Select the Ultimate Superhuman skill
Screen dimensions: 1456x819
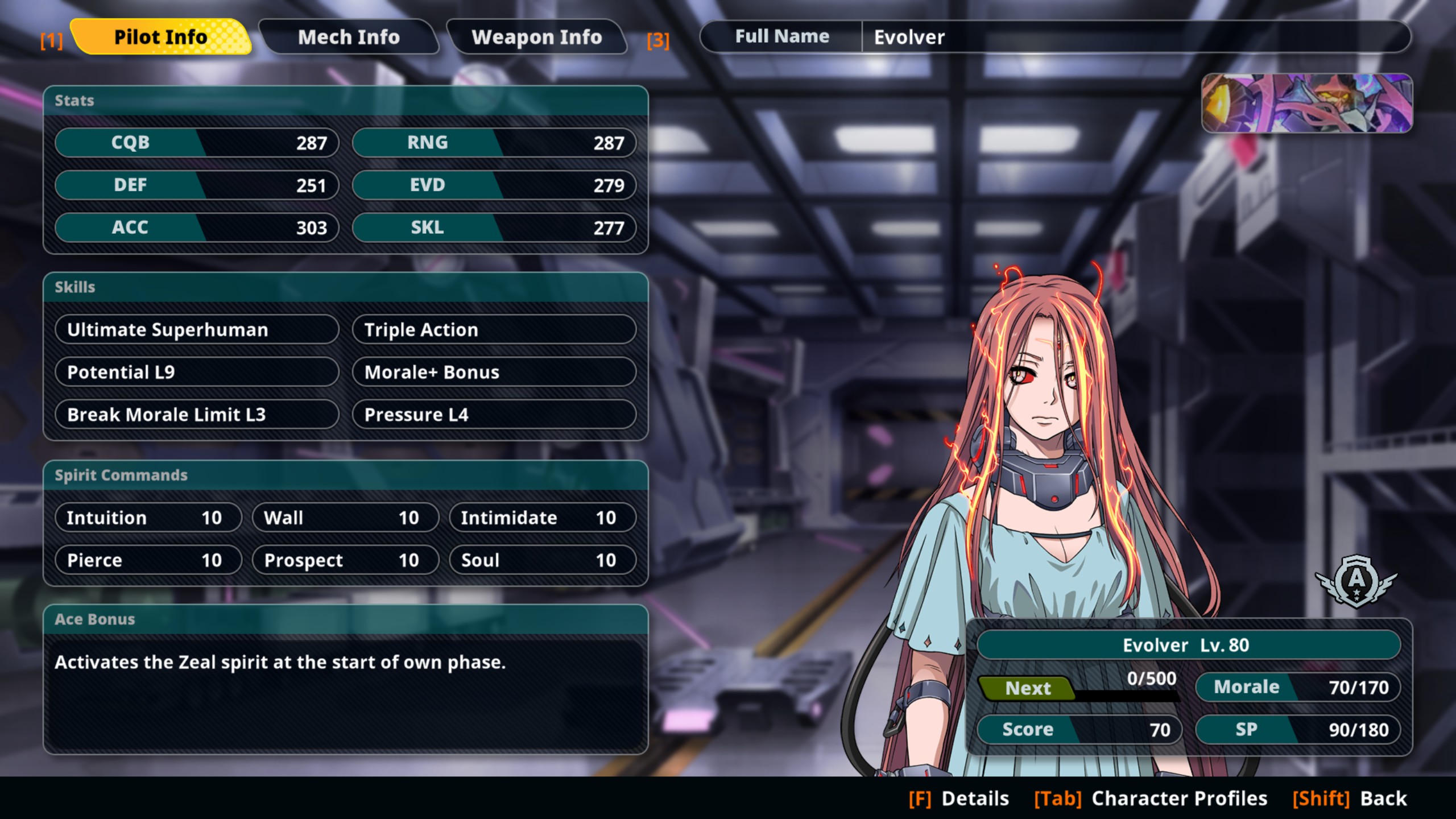click(197, 330)
